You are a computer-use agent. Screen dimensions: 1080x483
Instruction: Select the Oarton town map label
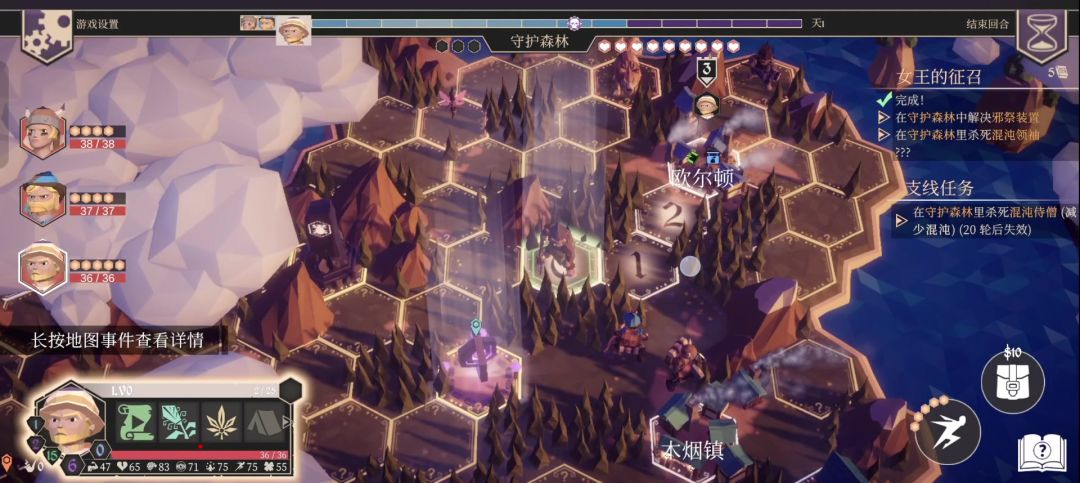702,177
